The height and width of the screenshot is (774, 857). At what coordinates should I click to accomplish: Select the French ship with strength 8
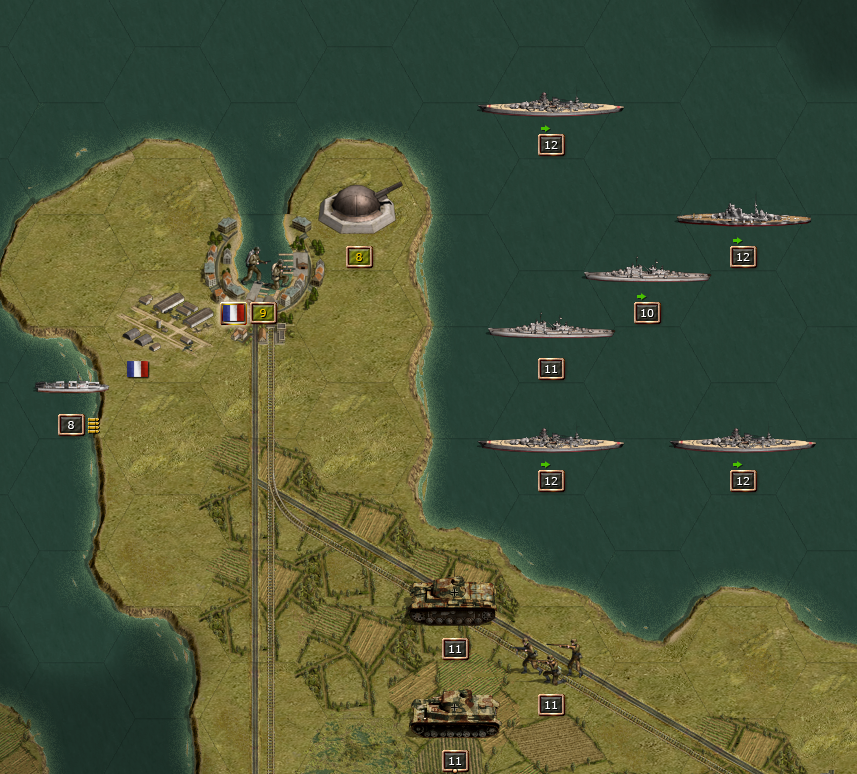71,386
